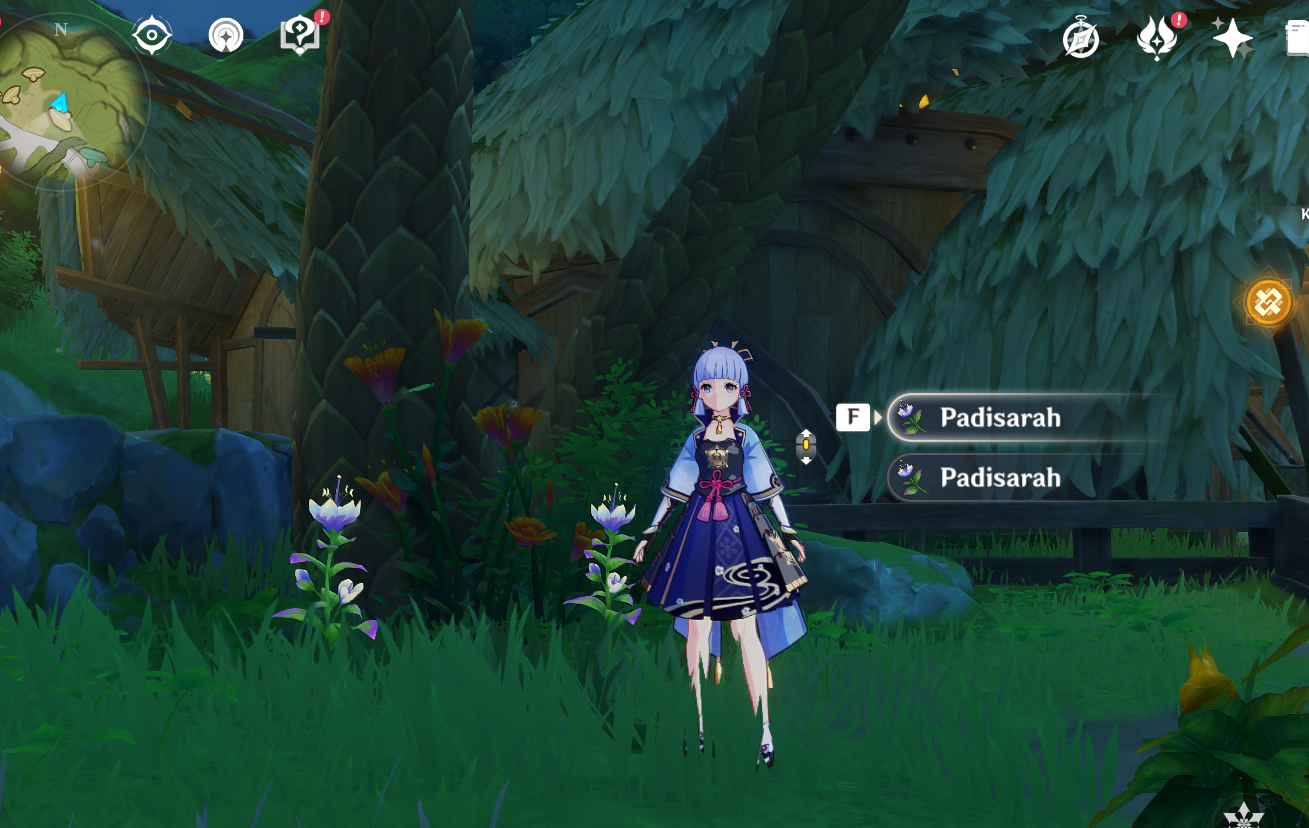Viewport: 1309px width, 828px height.
Task: Pick up the first Padisarah entry
Action: pos(1000,418)
